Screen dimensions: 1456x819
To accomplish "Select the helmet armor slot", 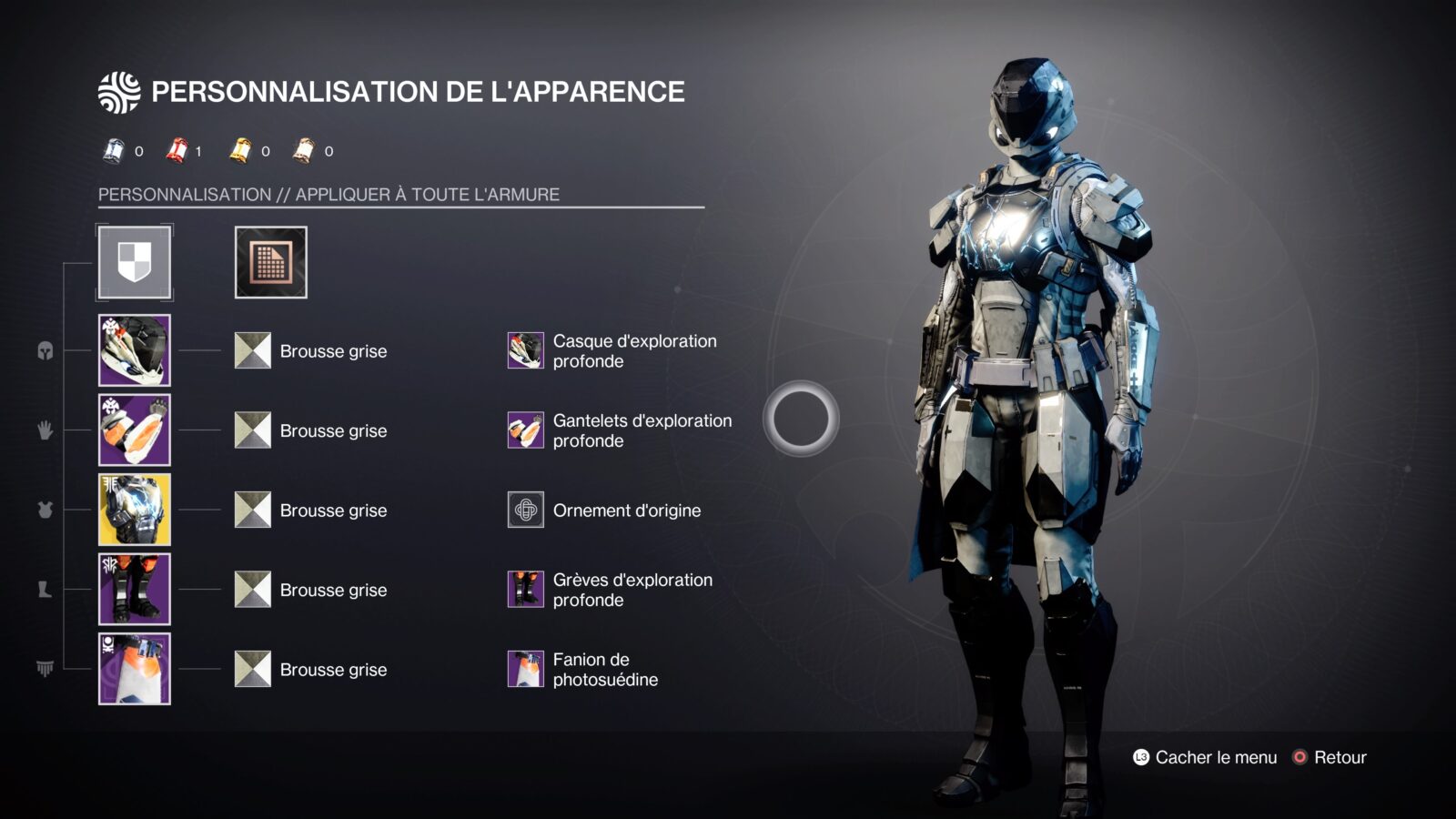I will 135,350.
